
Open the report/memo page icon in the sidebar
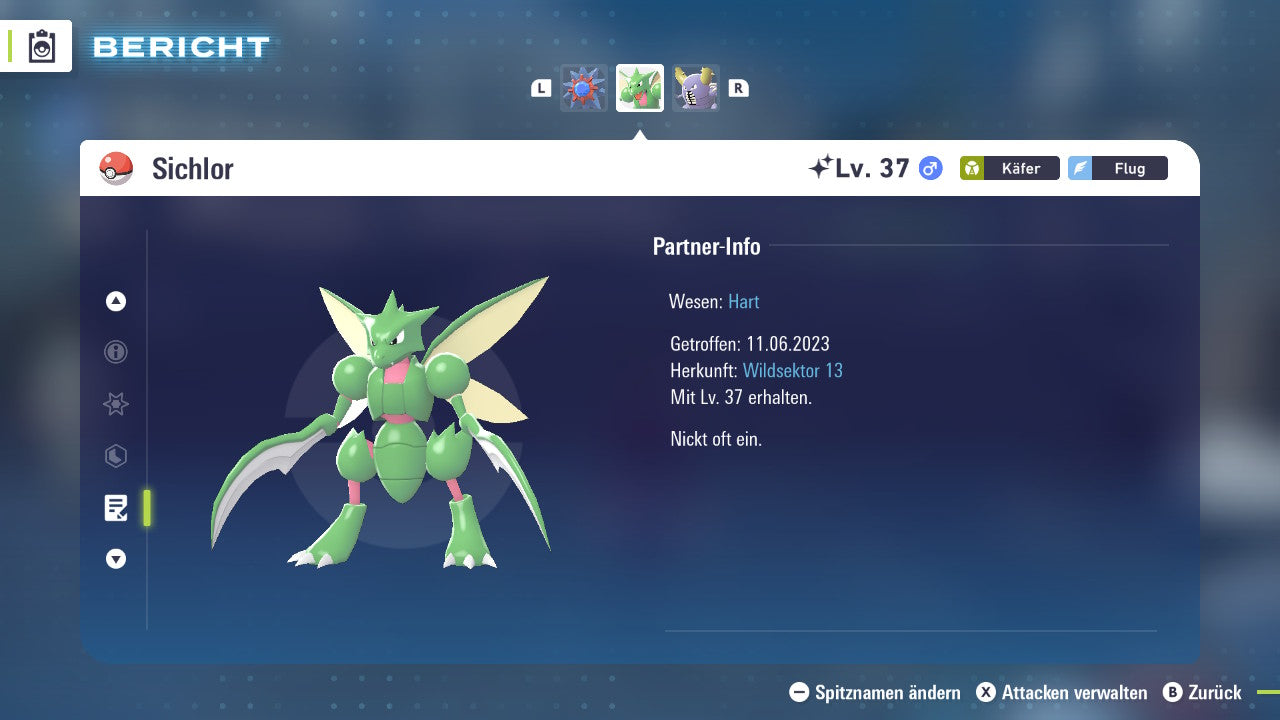115,508
